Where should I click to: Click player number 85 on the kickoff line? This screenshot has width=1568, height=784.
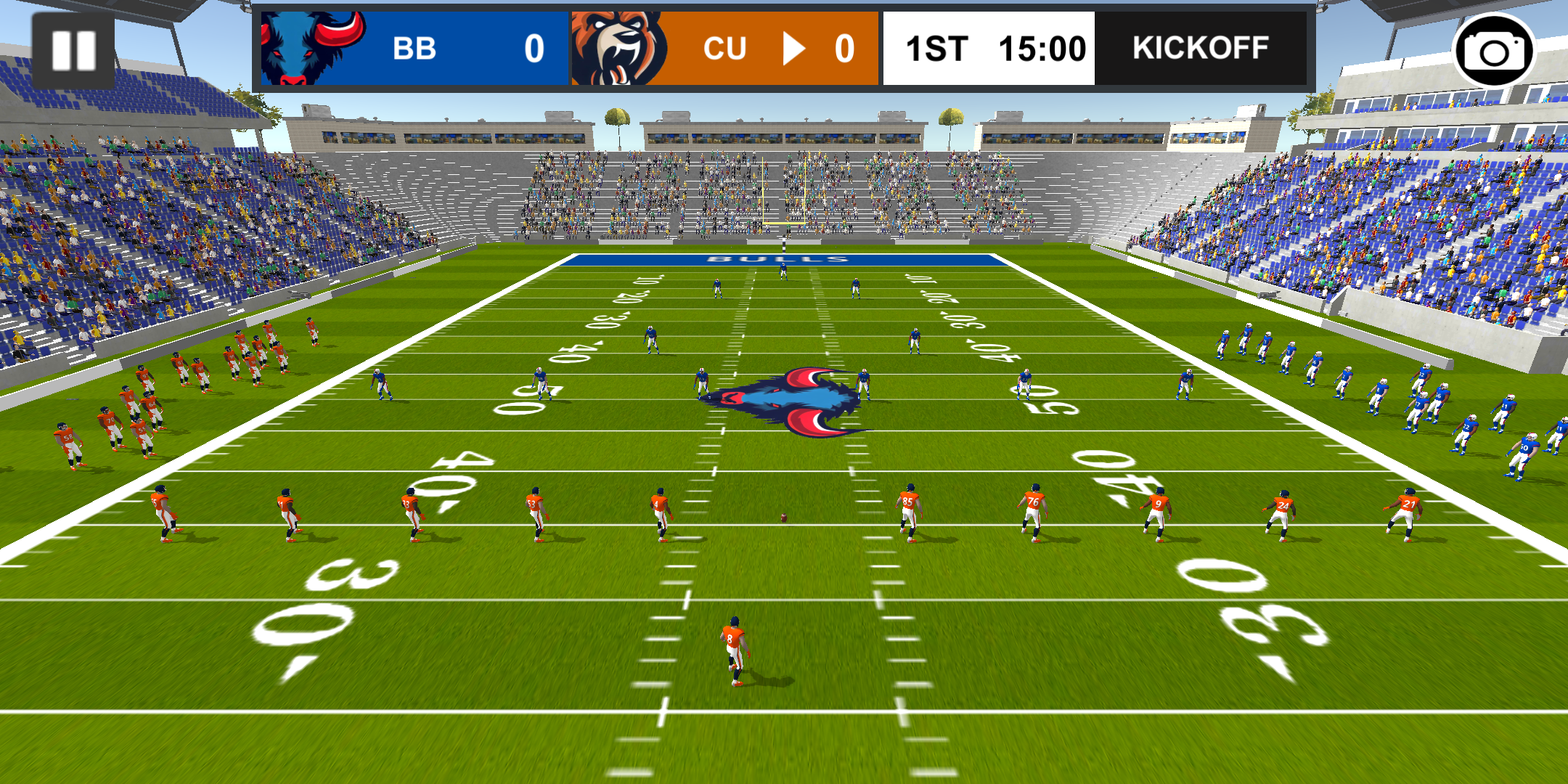coord(910,508)
